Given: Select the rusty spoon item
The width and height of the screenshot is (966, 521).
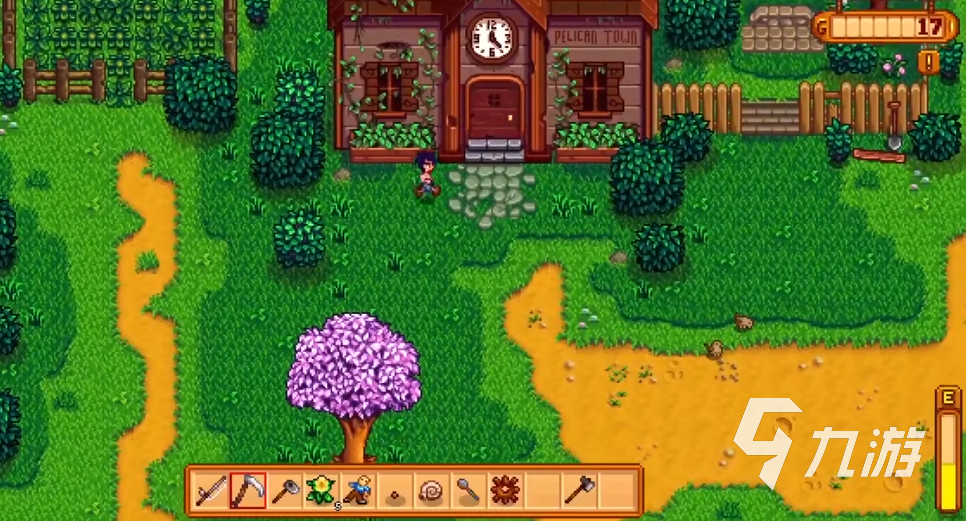Looking at the screenshot, I should tap(469, 490).
